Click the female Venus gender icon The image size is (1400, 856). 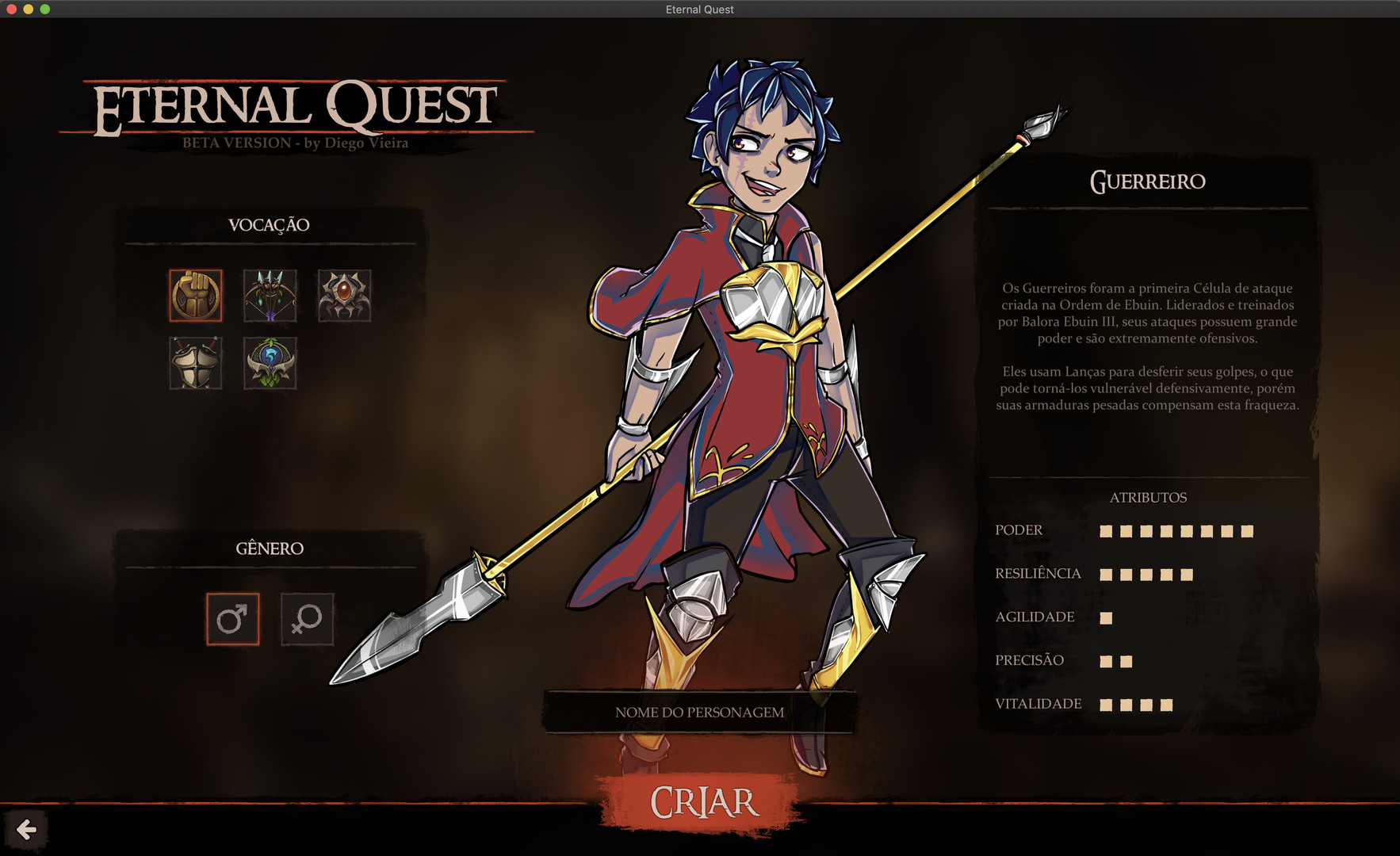point(306,619)
